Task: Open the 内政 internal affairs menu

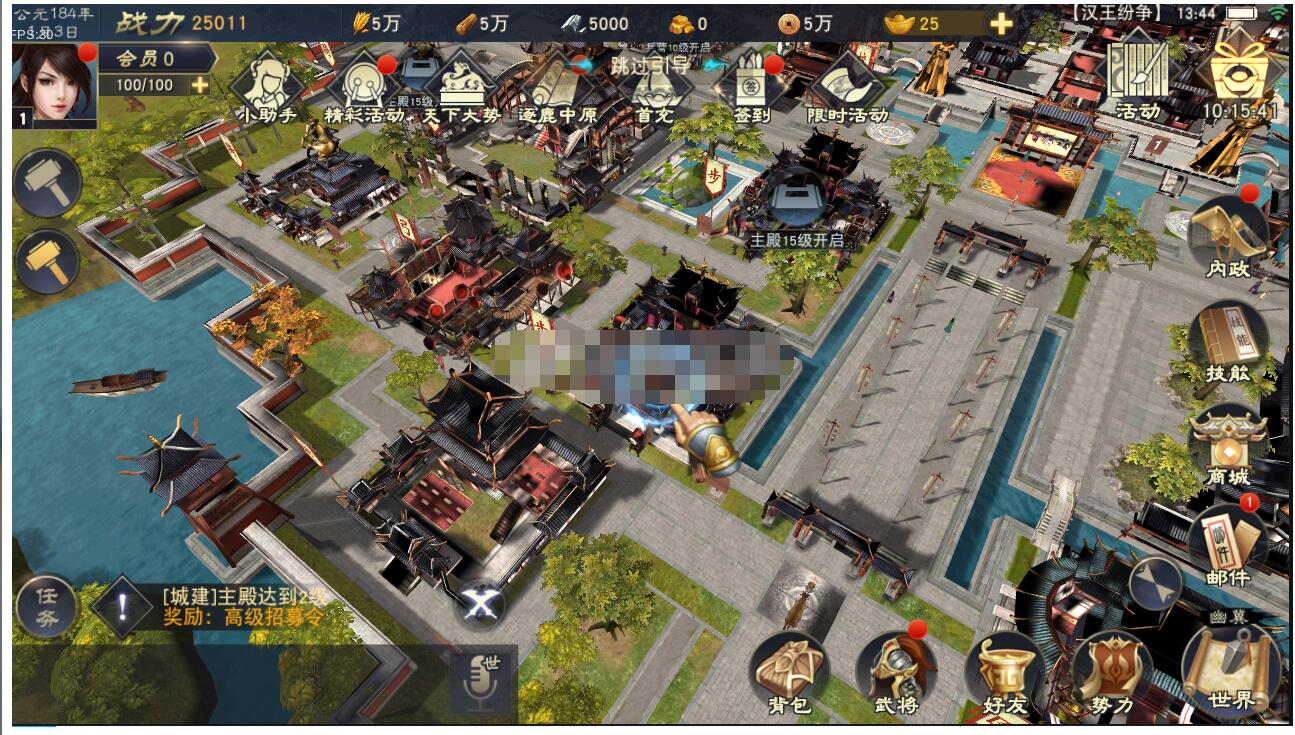Action: coord(1228,236)
